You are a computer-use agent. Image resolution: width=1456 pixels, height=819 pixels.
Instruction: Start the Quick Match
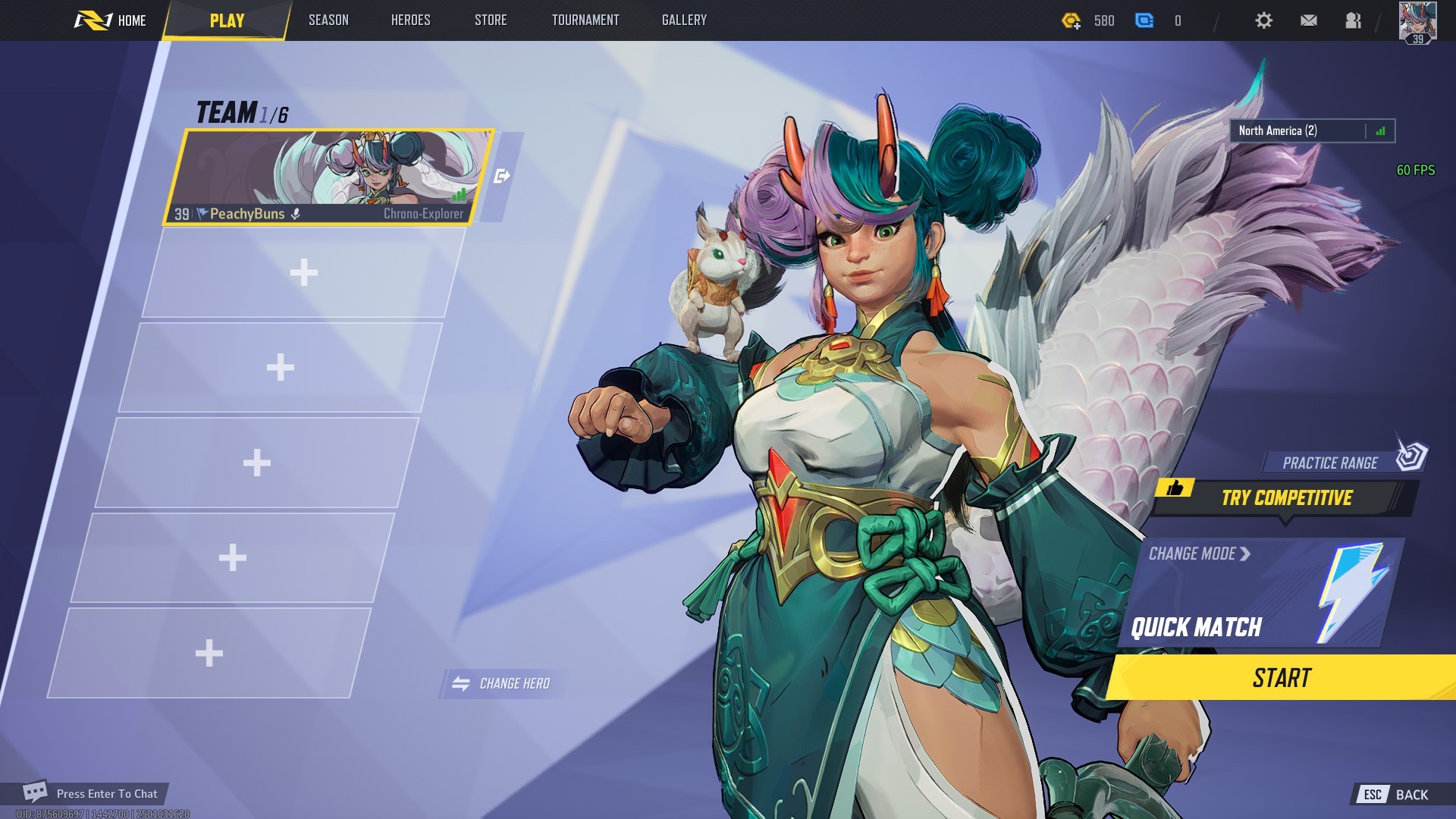(1282, 677)
